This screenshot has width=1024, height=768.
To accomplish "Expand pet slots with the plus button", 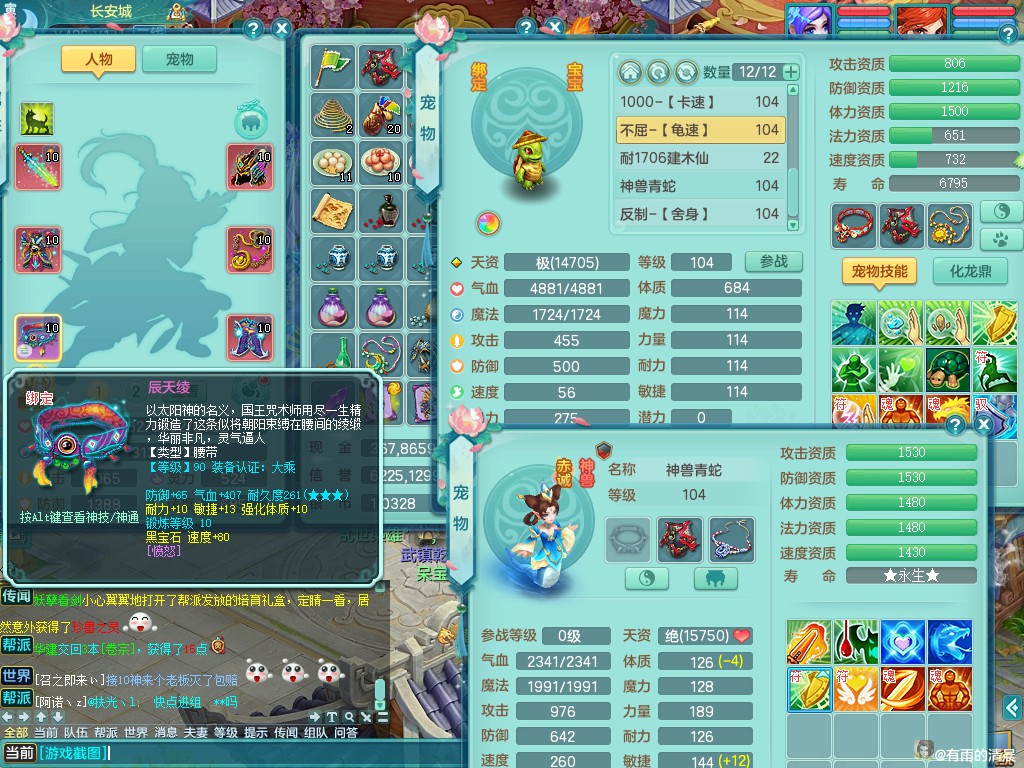I will tap(791, 72).
